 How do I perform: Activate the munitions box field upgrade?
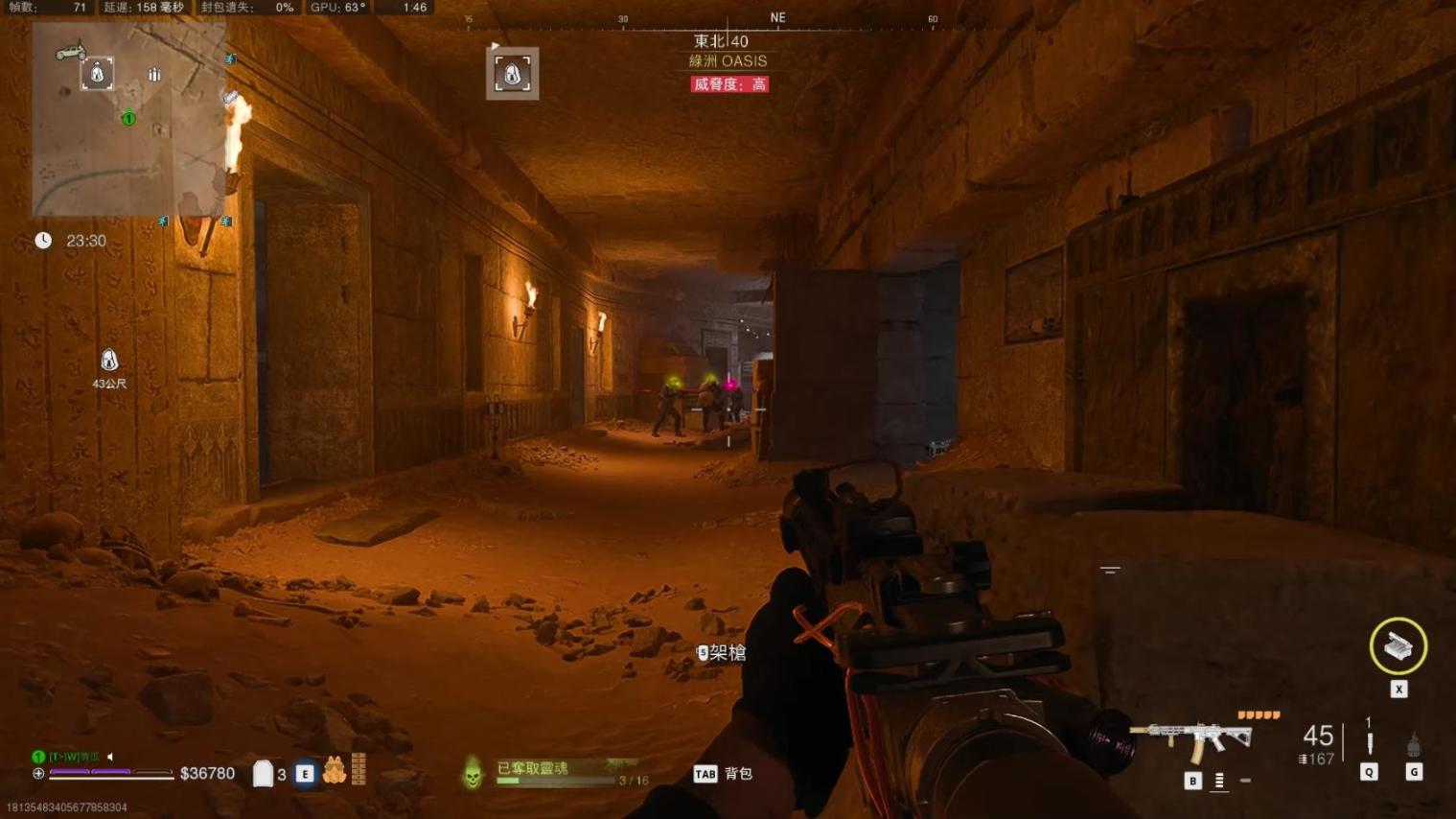pyautogui.click(x=1398, y=646)
